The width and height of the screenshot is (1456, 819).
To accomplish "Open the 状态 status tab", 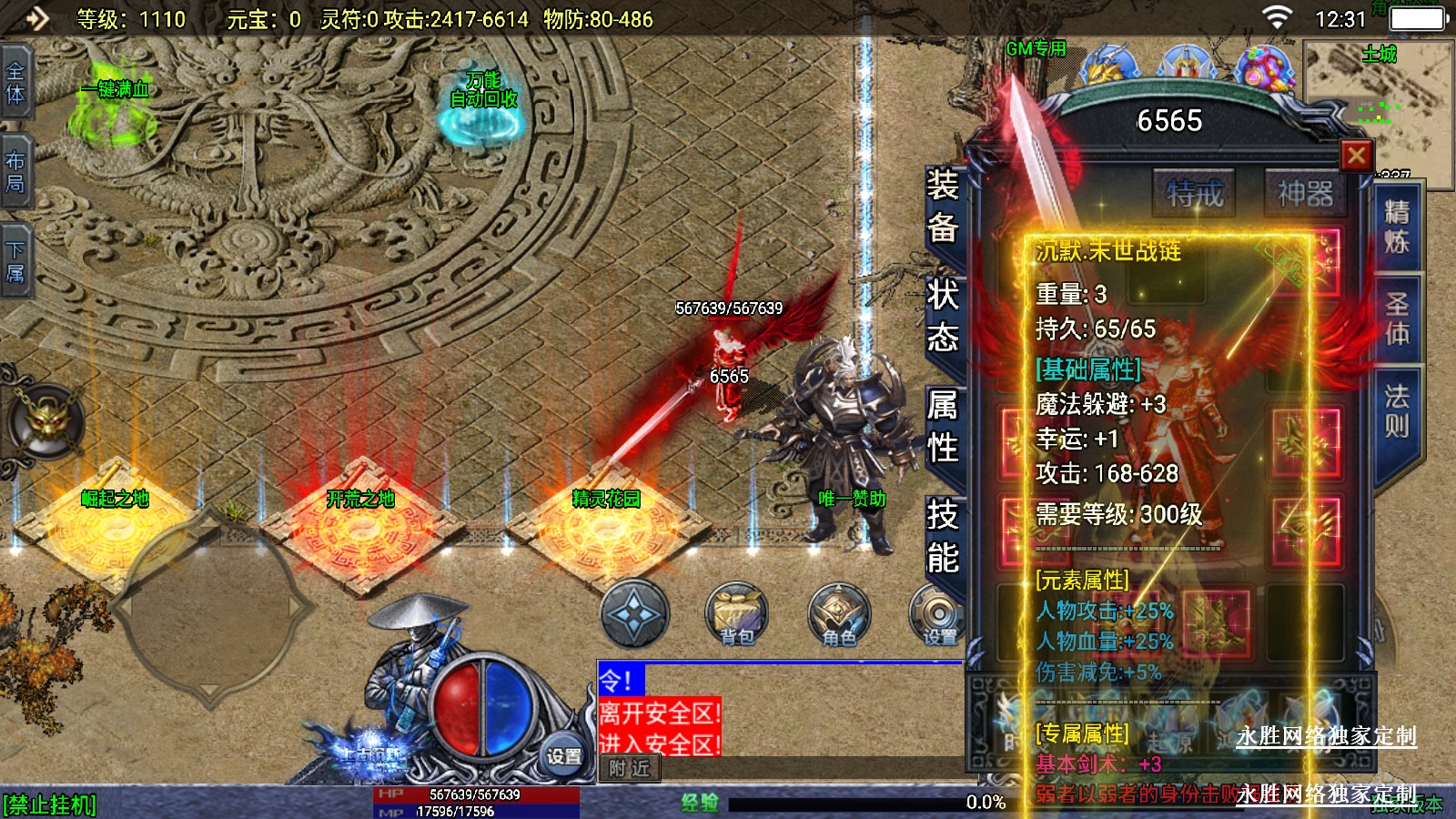I will 943,316.
